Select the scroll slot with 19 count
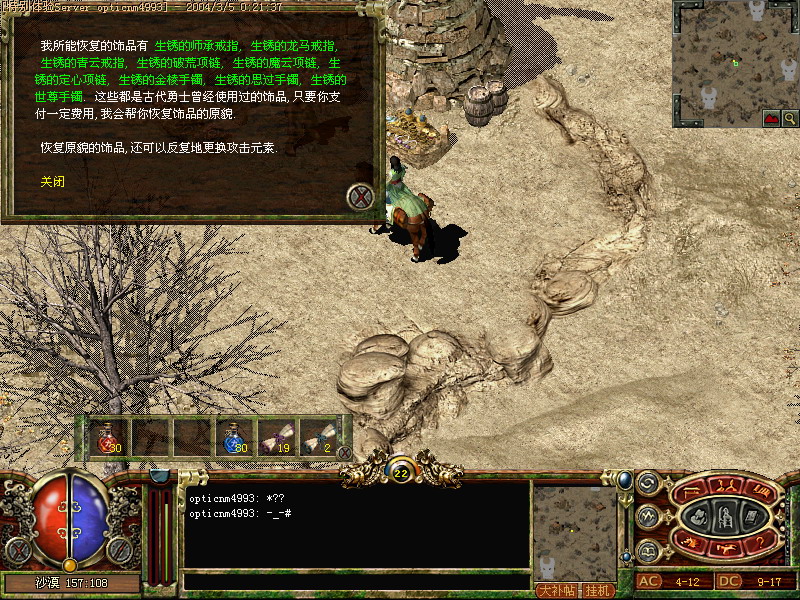Screen dimensions: 800x600 (275, 437)
